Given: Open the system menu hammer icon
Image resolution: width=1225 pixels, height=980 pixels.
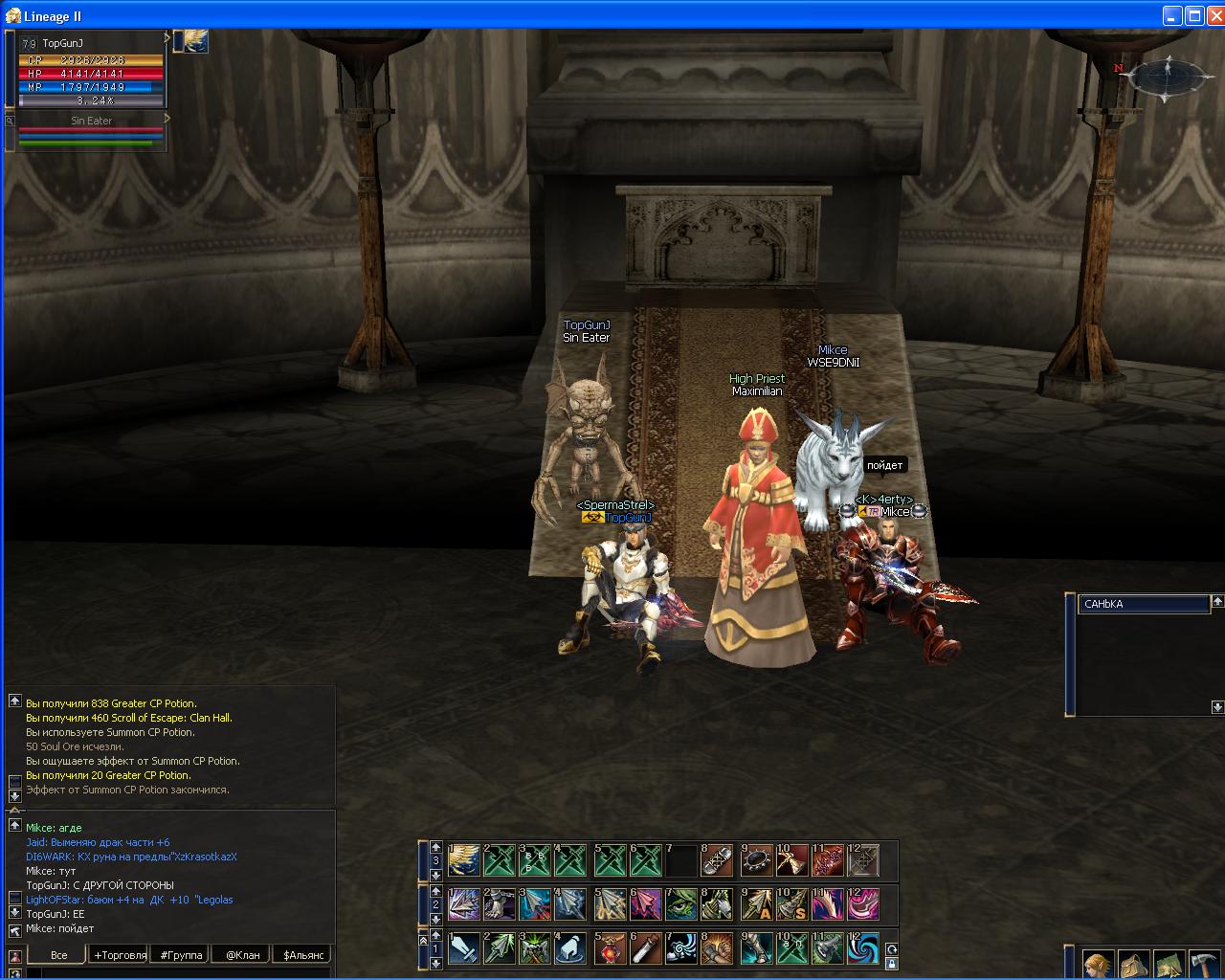Looking at the screenshot, I should (x=1204, y=964).
